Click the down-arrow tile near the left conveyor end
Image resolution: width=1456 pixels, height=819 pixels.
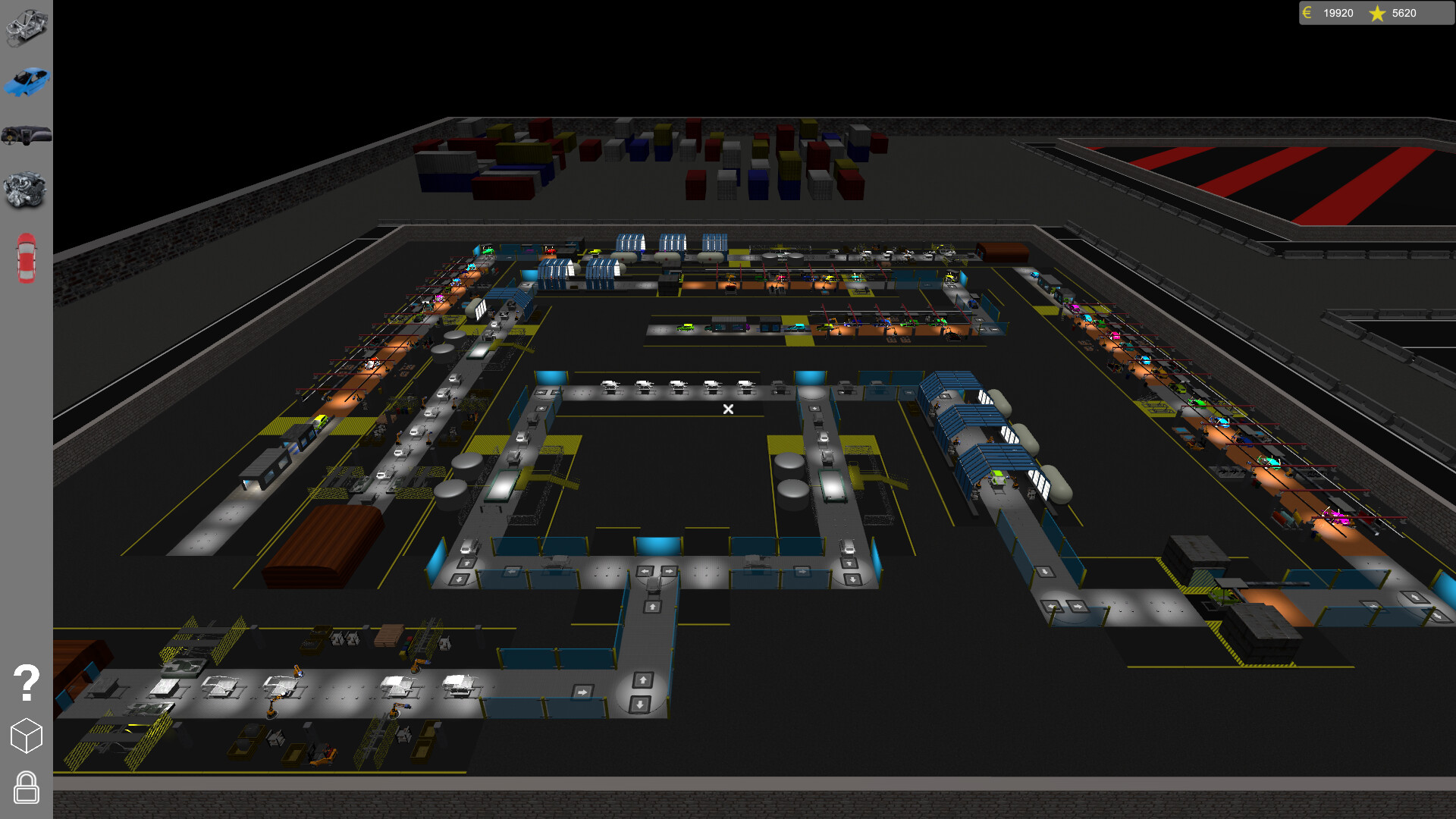coord(460,579)
